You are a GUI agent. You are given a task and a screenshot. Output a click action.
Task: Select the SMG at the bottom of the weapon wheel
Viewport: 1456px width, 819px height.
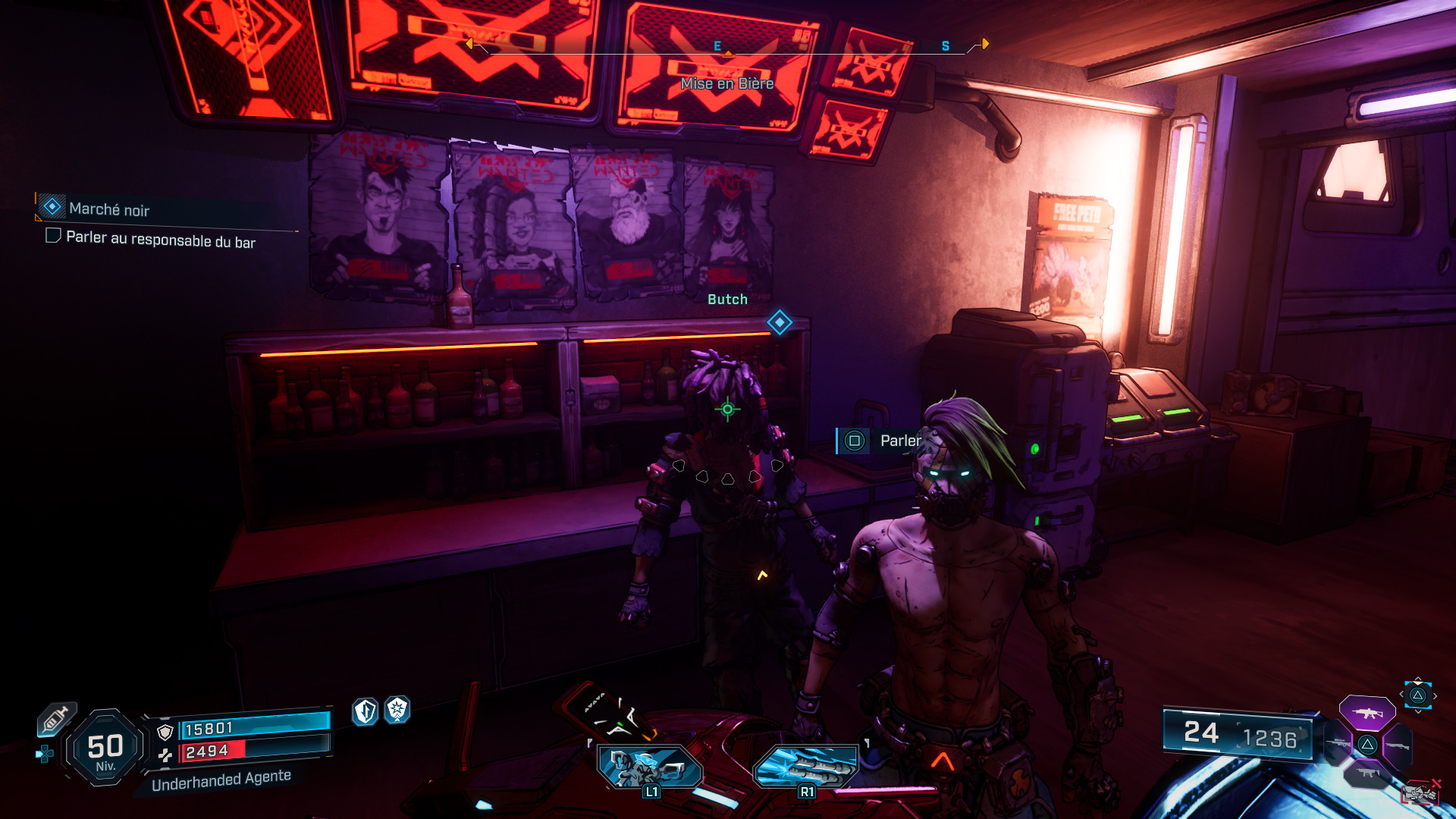tap(1367, 773)
